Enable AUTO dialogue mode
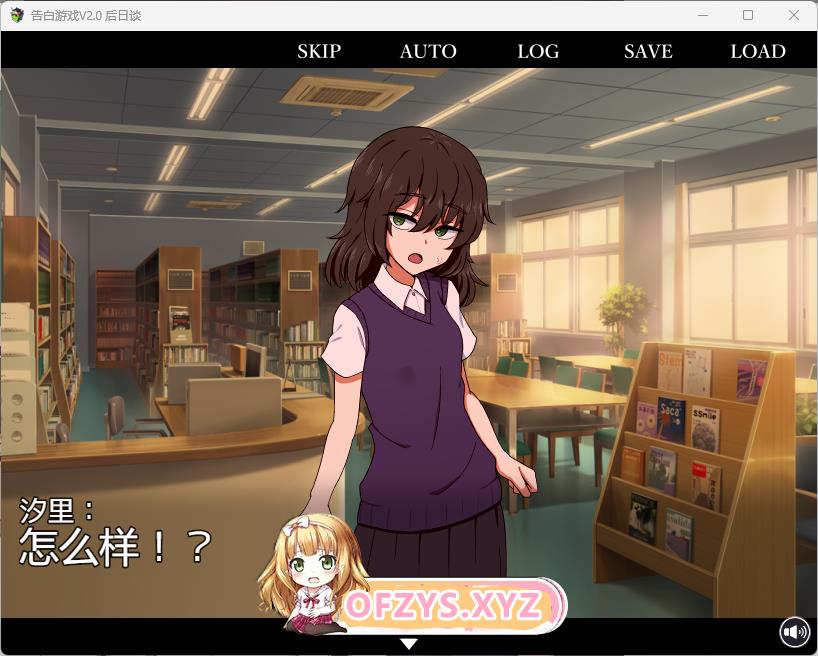The image size is (818, 656). (x=428, y=51)
